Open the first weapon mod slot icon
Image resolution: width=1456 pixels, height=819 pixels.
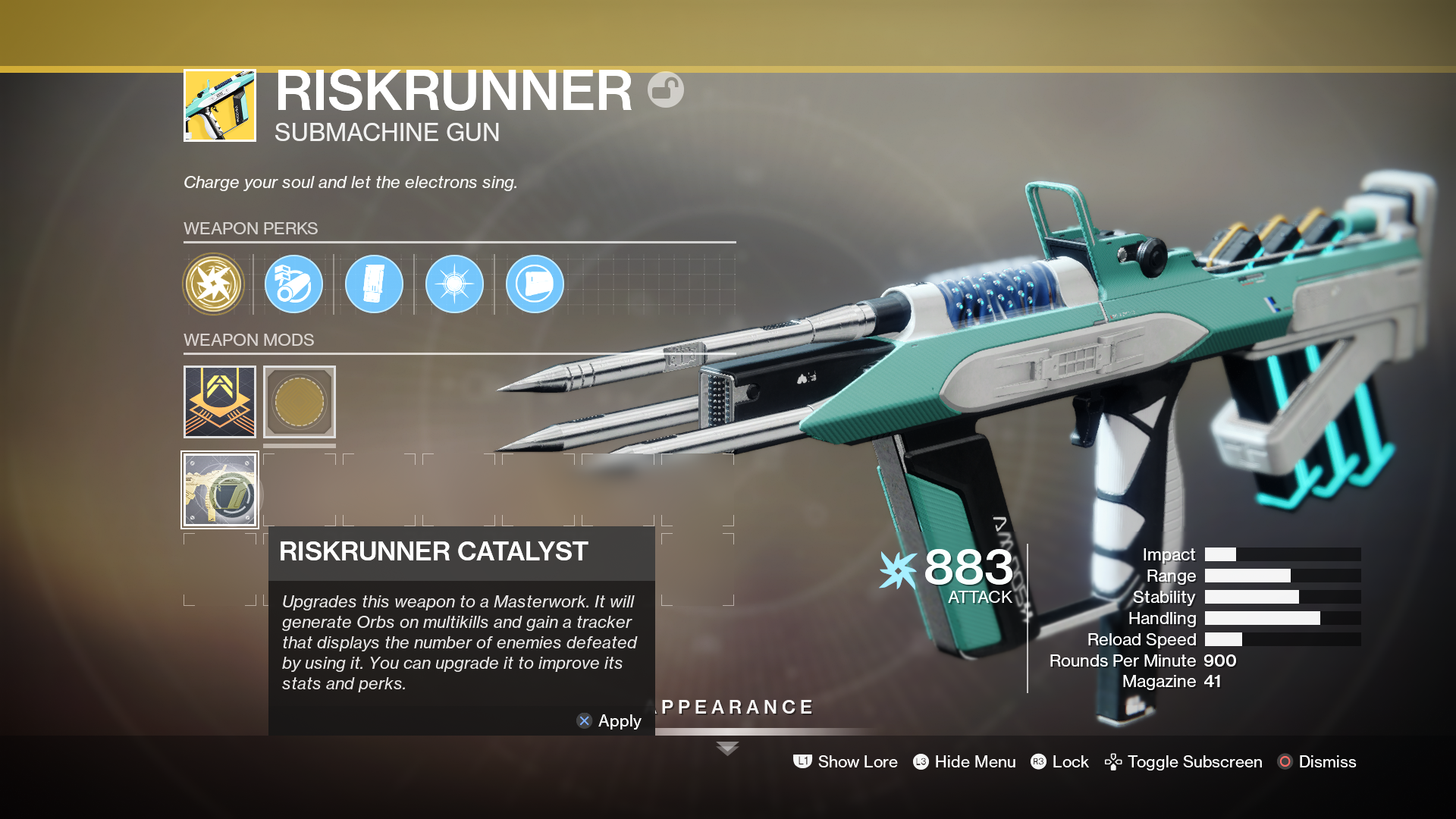(218, 402)
